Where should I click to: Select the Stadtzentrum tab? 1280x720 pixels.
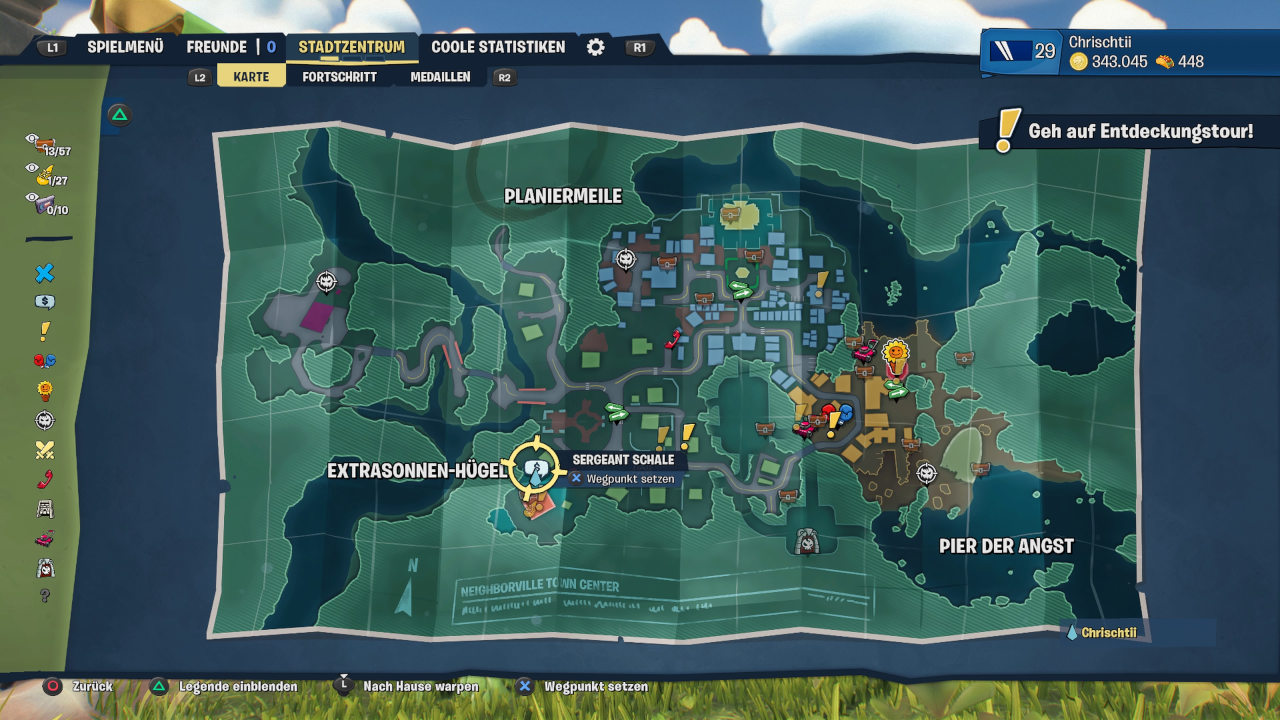[351, 47]
